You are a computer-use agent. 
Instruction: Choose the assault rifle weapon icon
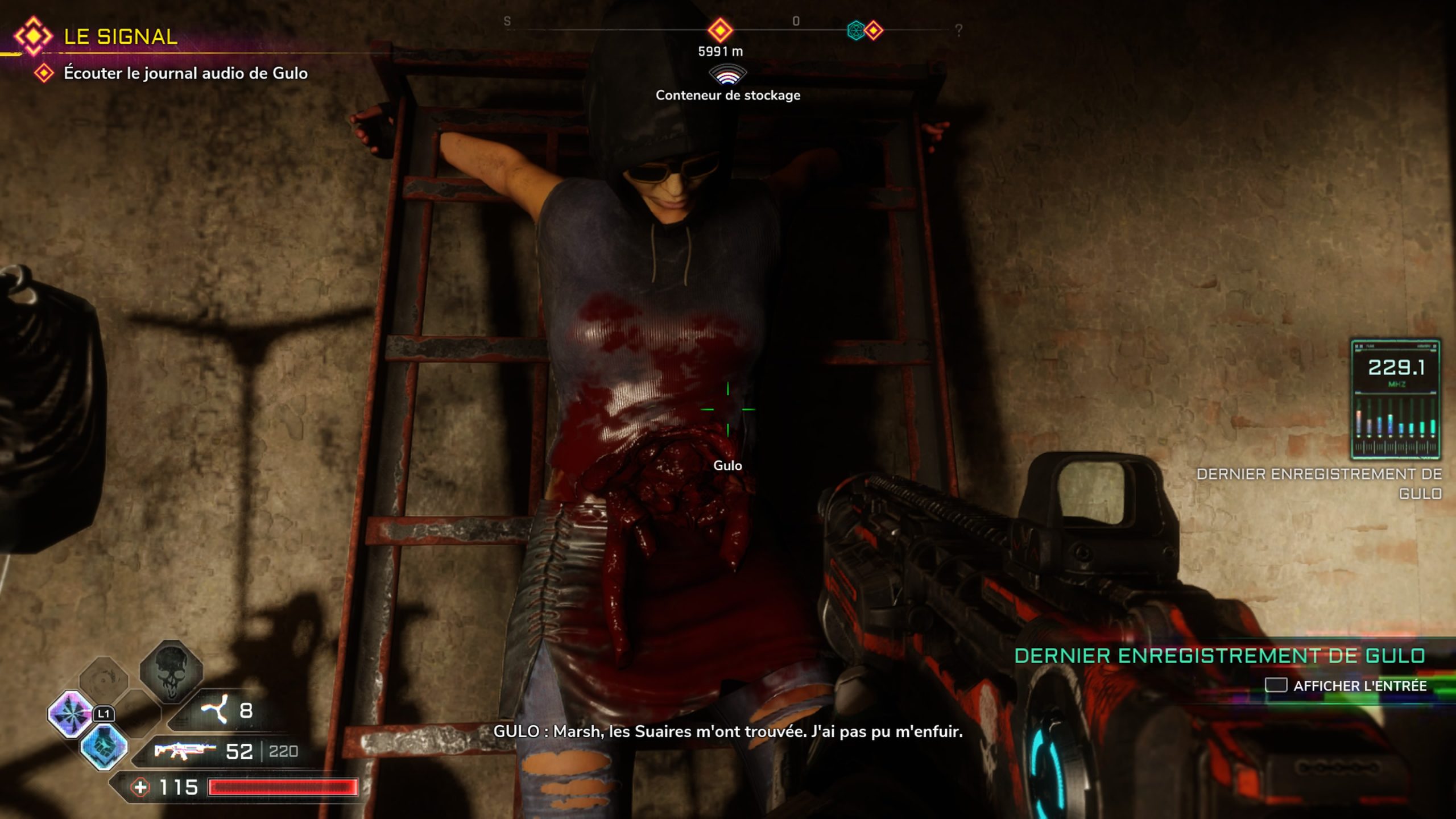point(184,751)
